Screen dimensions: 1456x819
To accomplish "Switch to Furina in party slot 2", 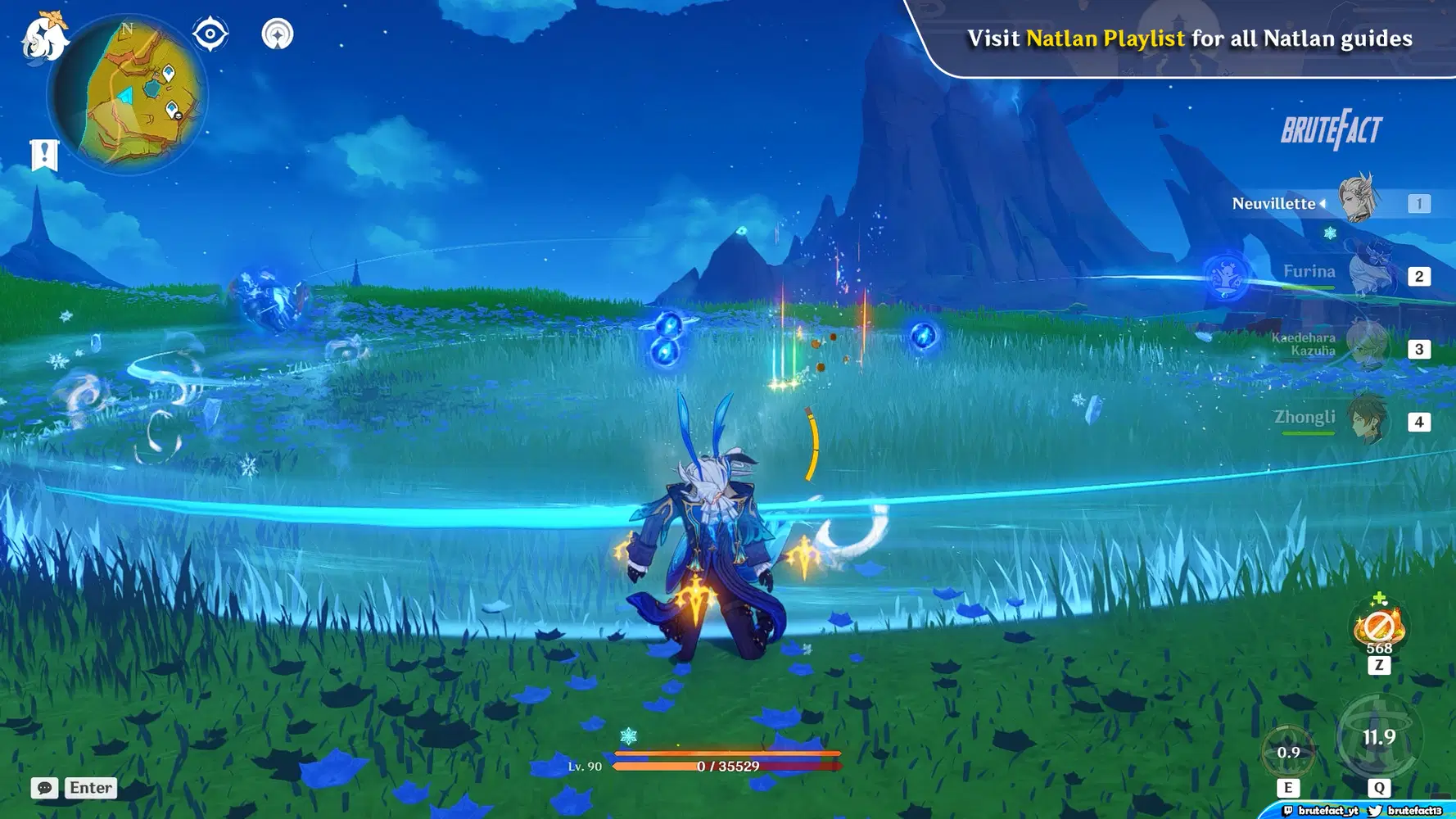I will point(1369,273).
